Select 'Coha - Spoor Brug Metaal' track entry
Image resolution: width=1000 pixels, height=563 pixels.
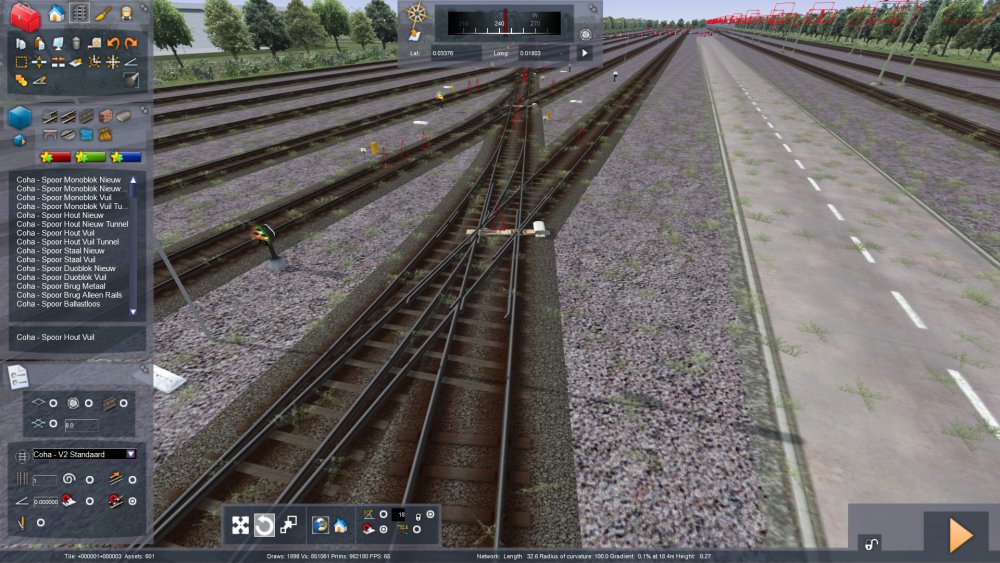click(x=64, y=287)
